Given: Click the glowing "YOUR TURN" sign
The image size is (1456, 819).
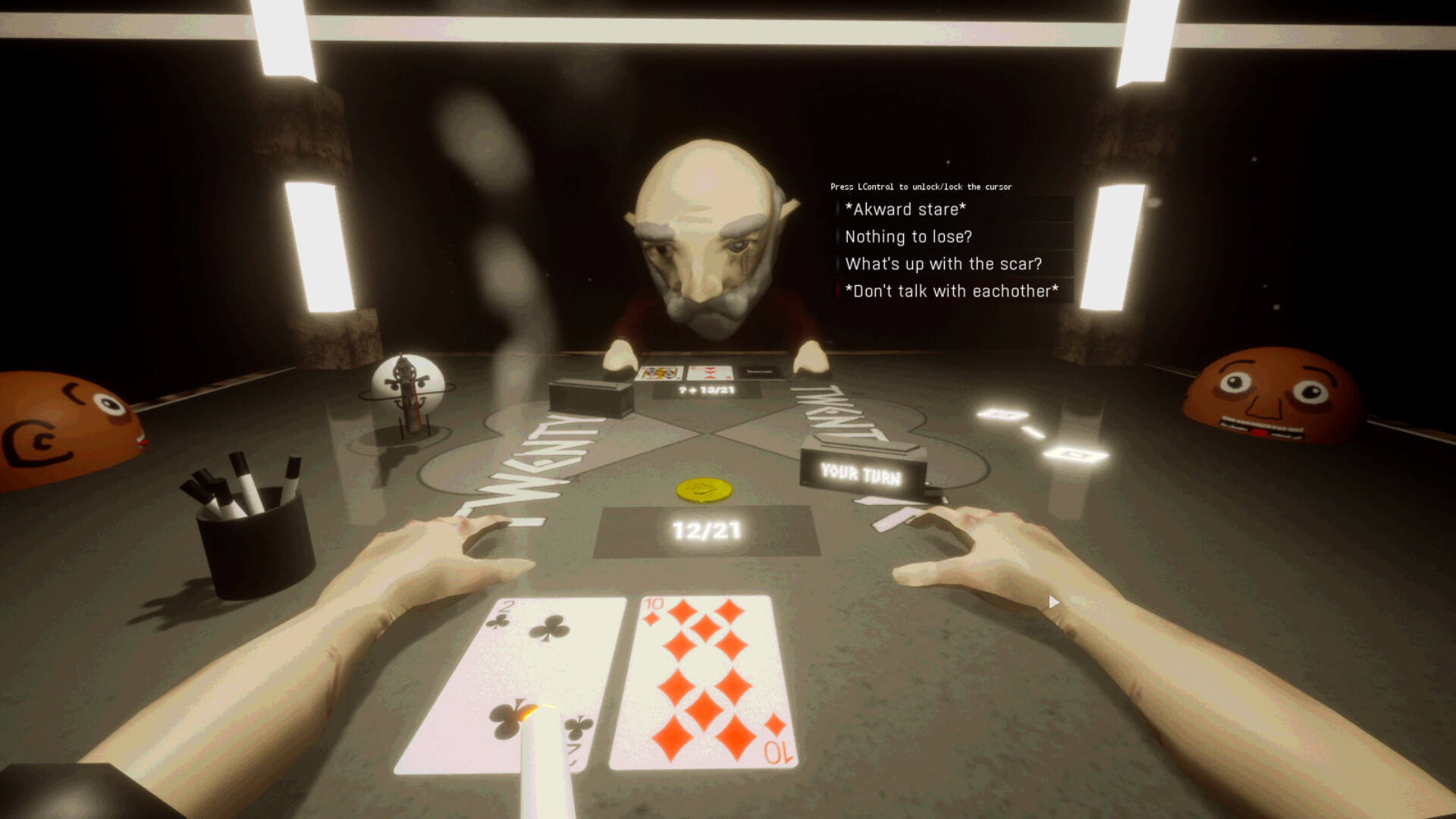Looking at the screenshot, I should tap(863, 475).
